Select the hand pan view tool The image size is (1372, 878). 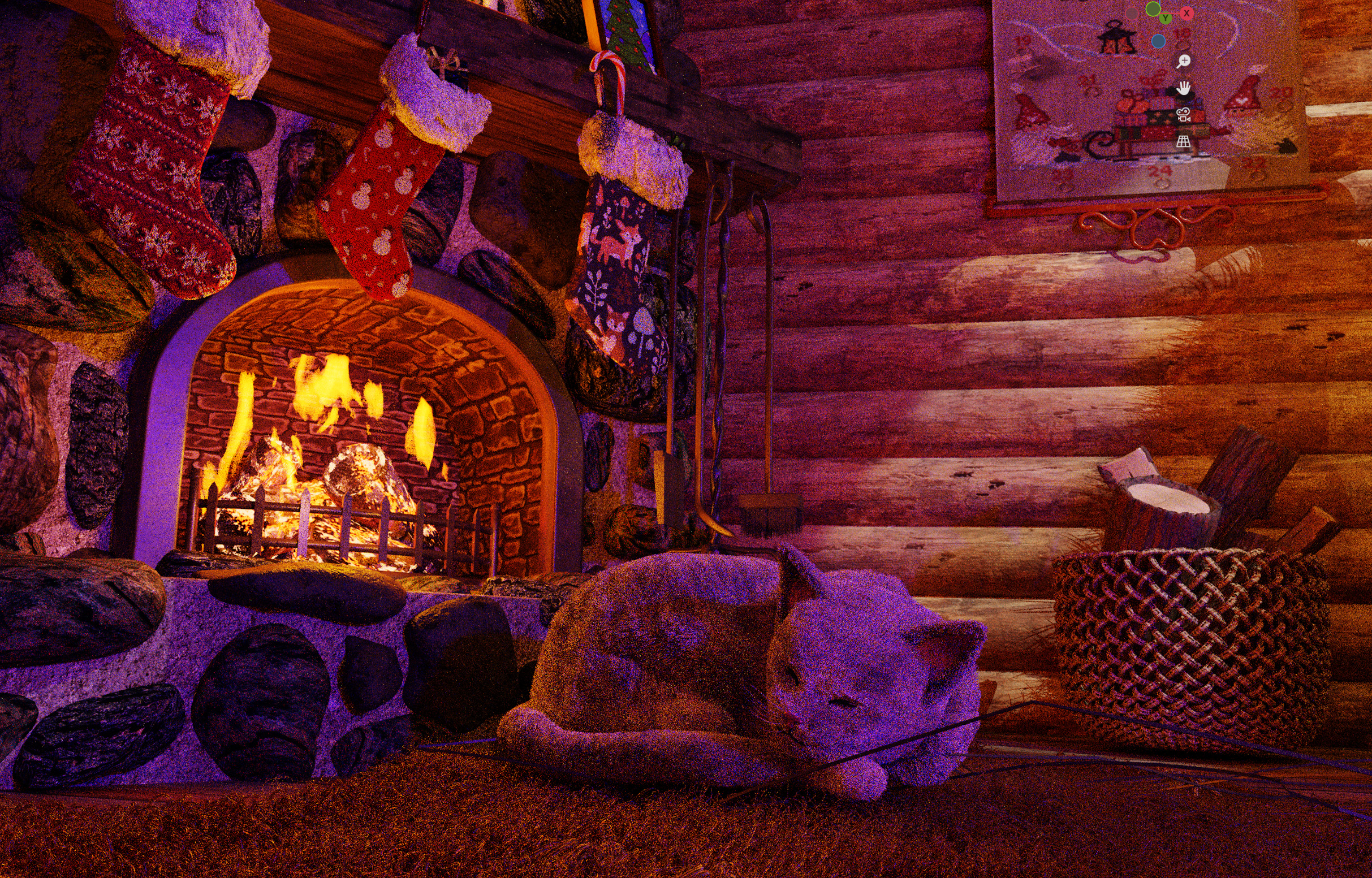pos(1183,88)
